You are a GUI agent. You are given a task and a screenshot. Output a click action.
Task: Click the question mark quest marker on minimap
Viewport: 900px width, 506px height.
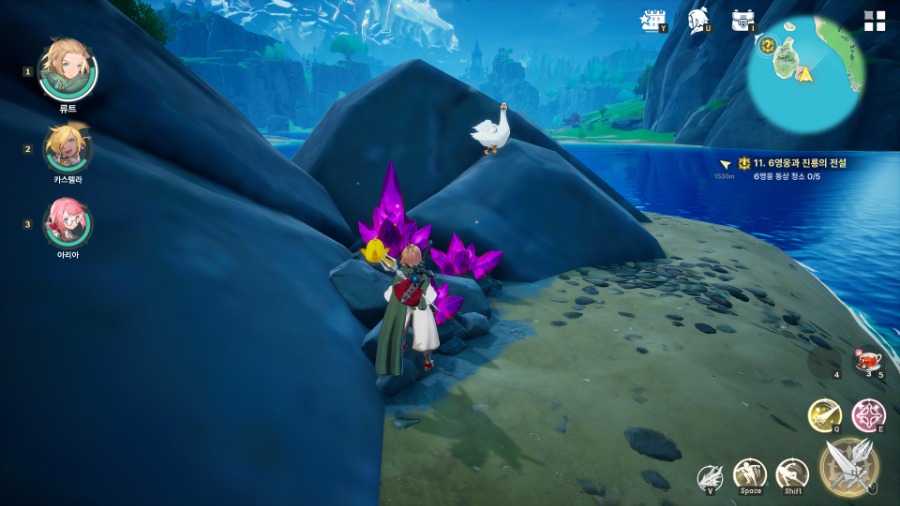768,45
